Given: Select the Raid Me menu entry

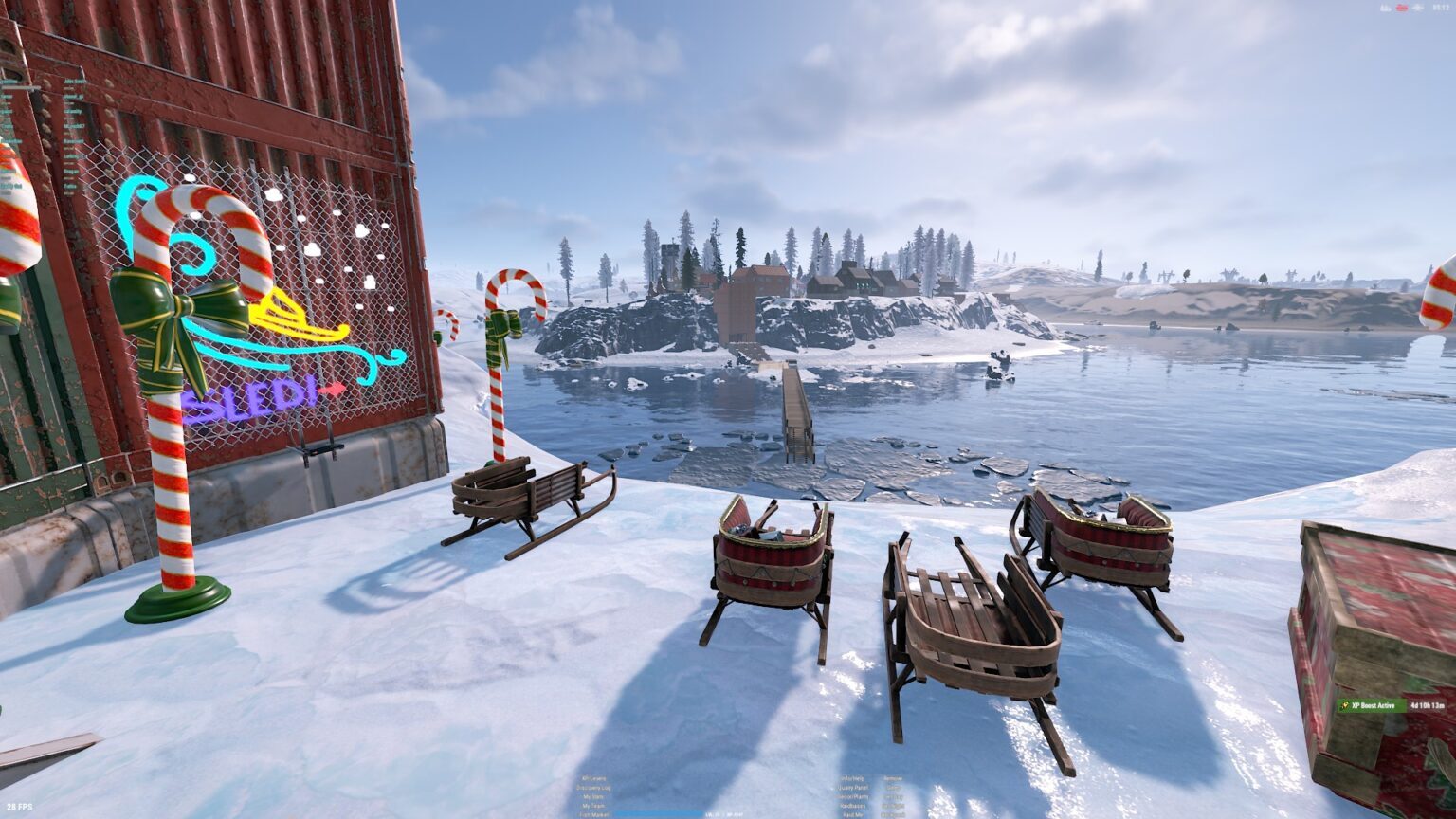Looking at the screenshot, I should pos(852,814).
